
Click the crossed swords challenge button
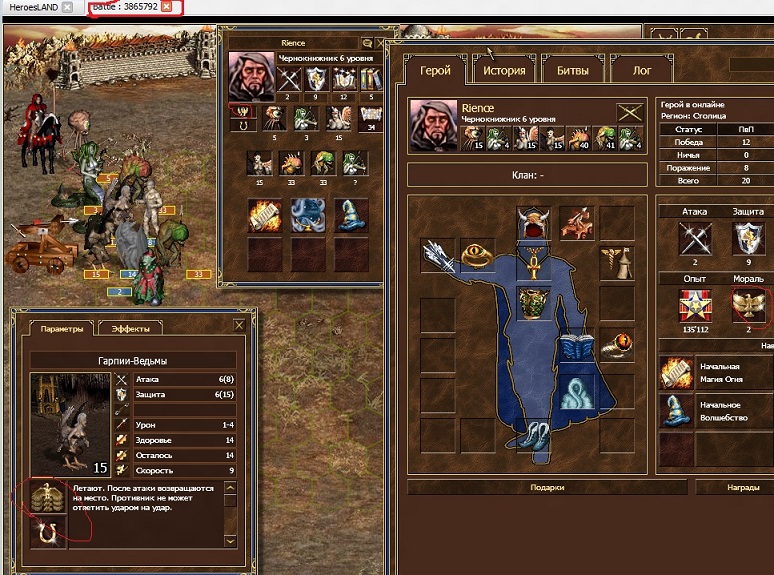click(629, 112)
